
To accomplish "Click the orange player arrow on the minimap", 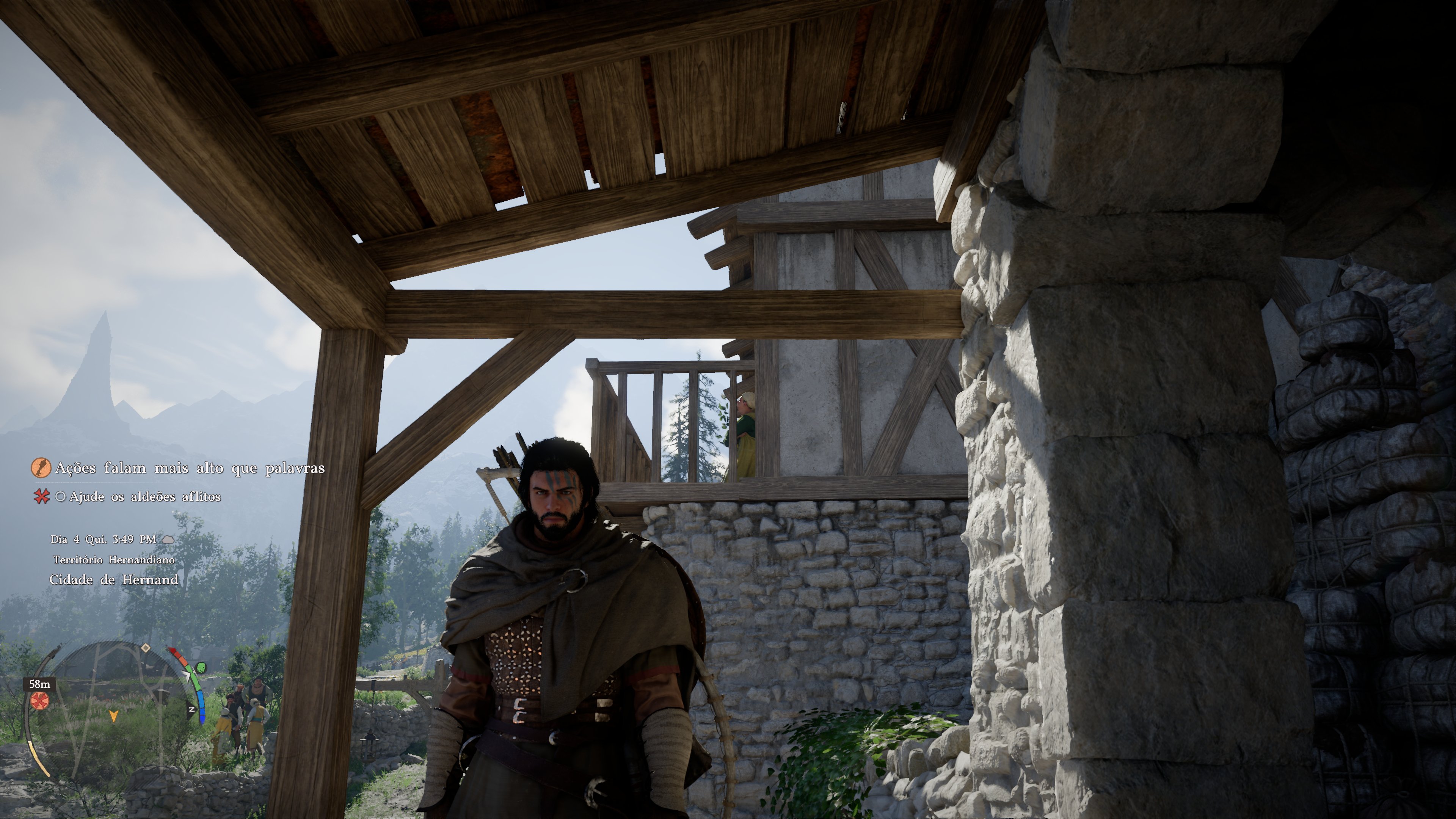I will click(x=114, y=716).
